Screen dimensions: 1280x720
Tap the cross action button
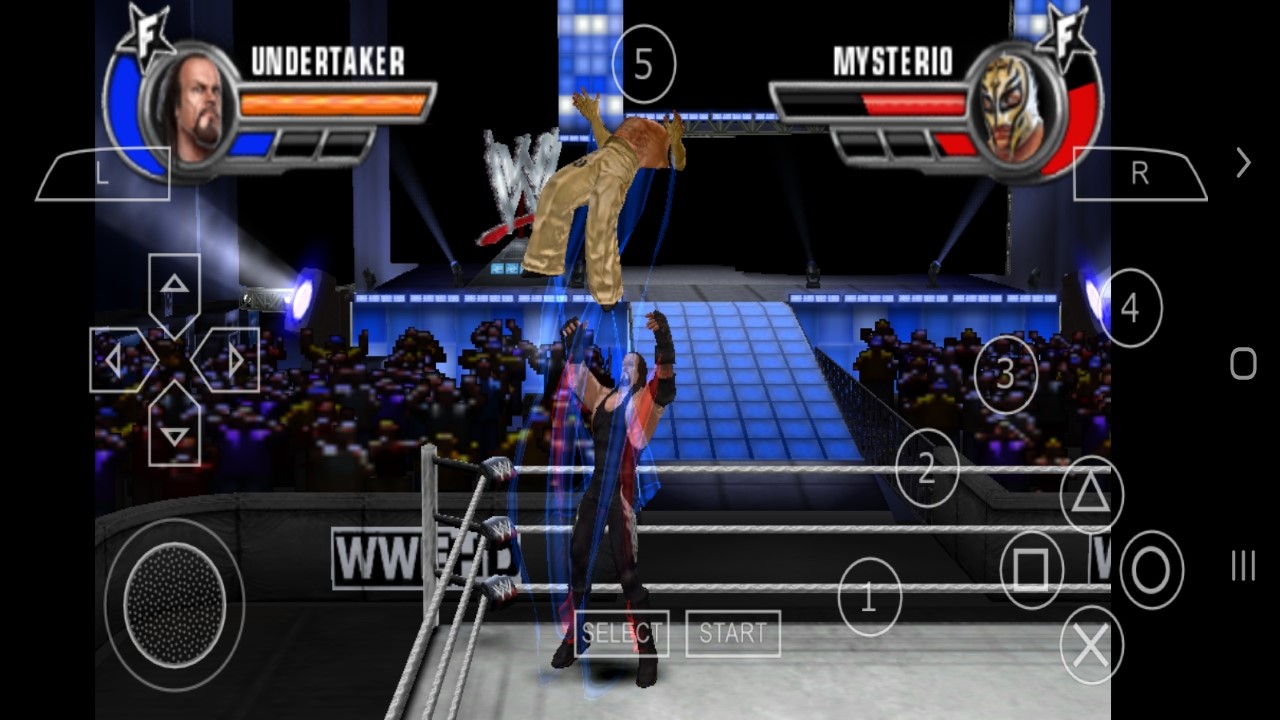coord(1091,646)
